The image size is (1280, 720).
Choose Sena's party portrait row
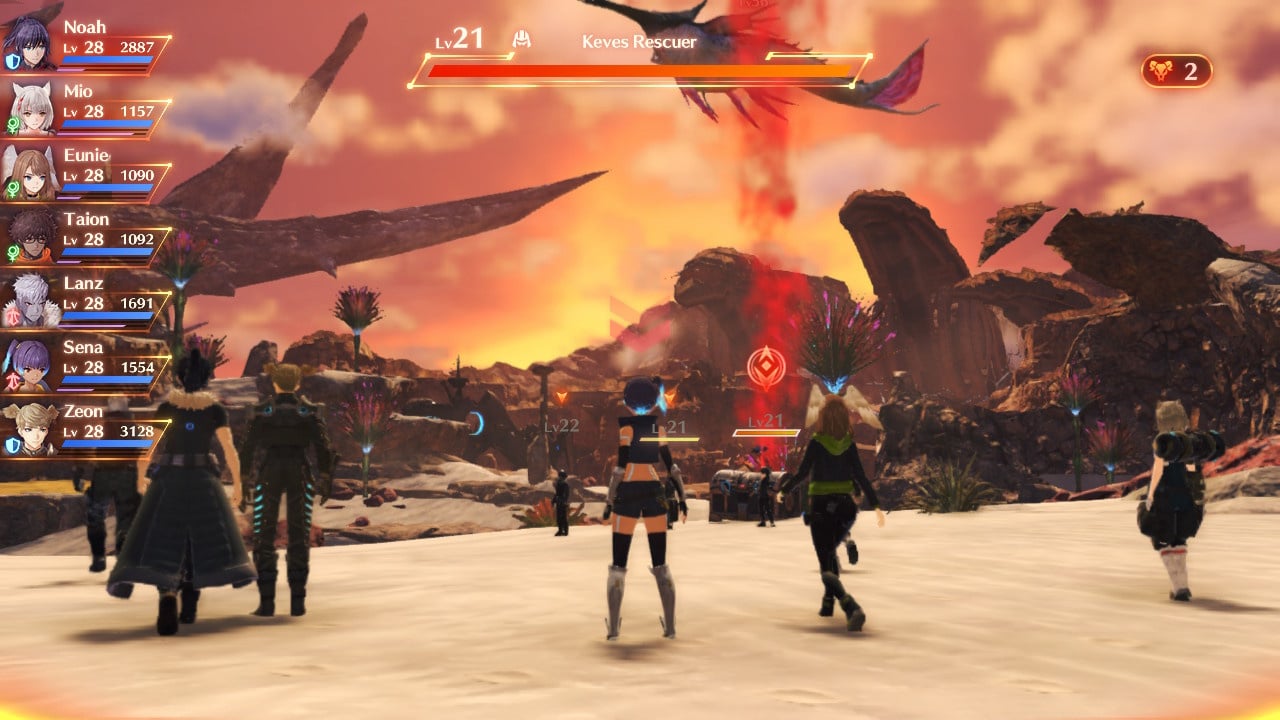[x=85, y=365]
